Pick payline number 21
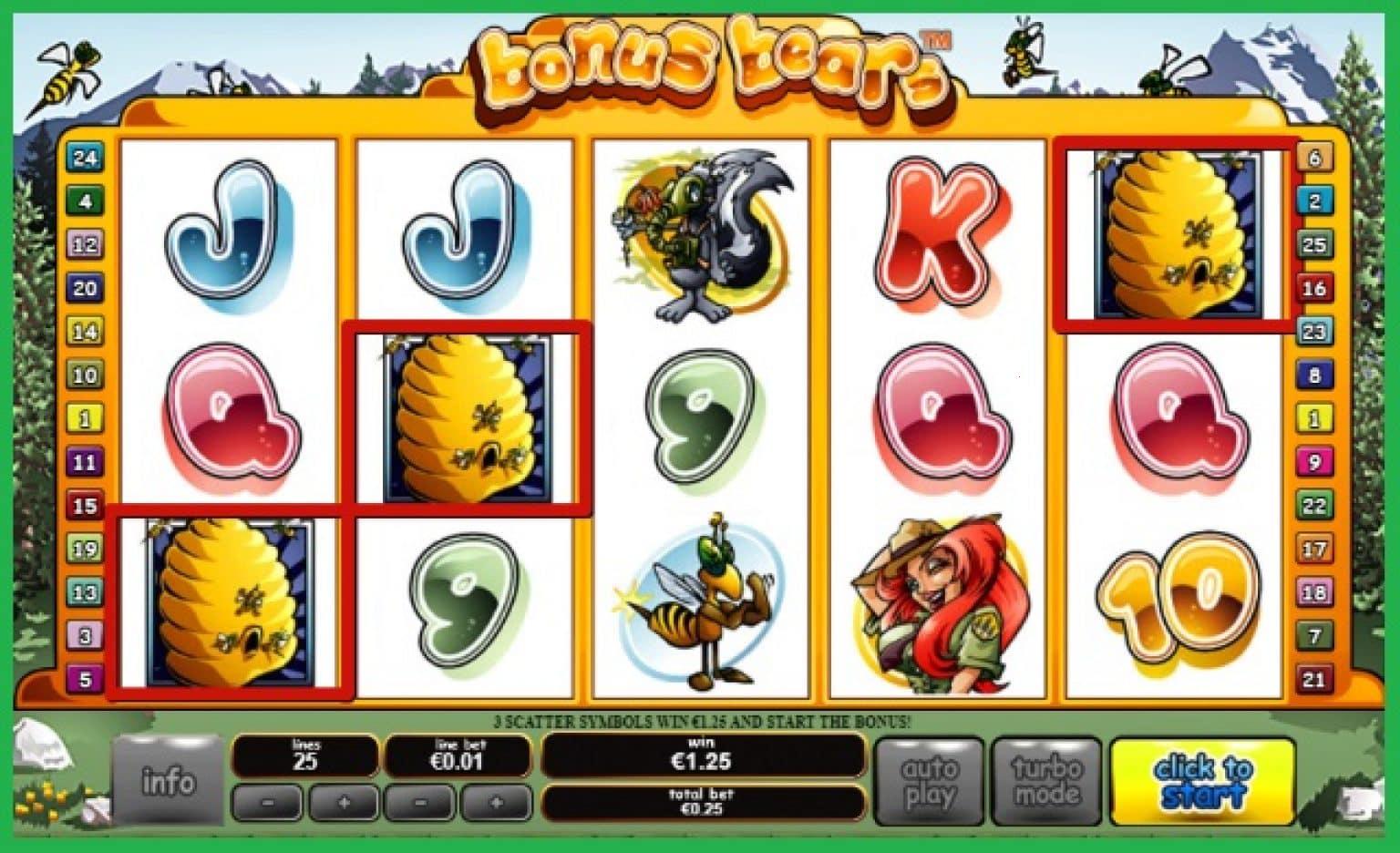Viewport: 1400px width, 853px height. [x=1314, y=679]
